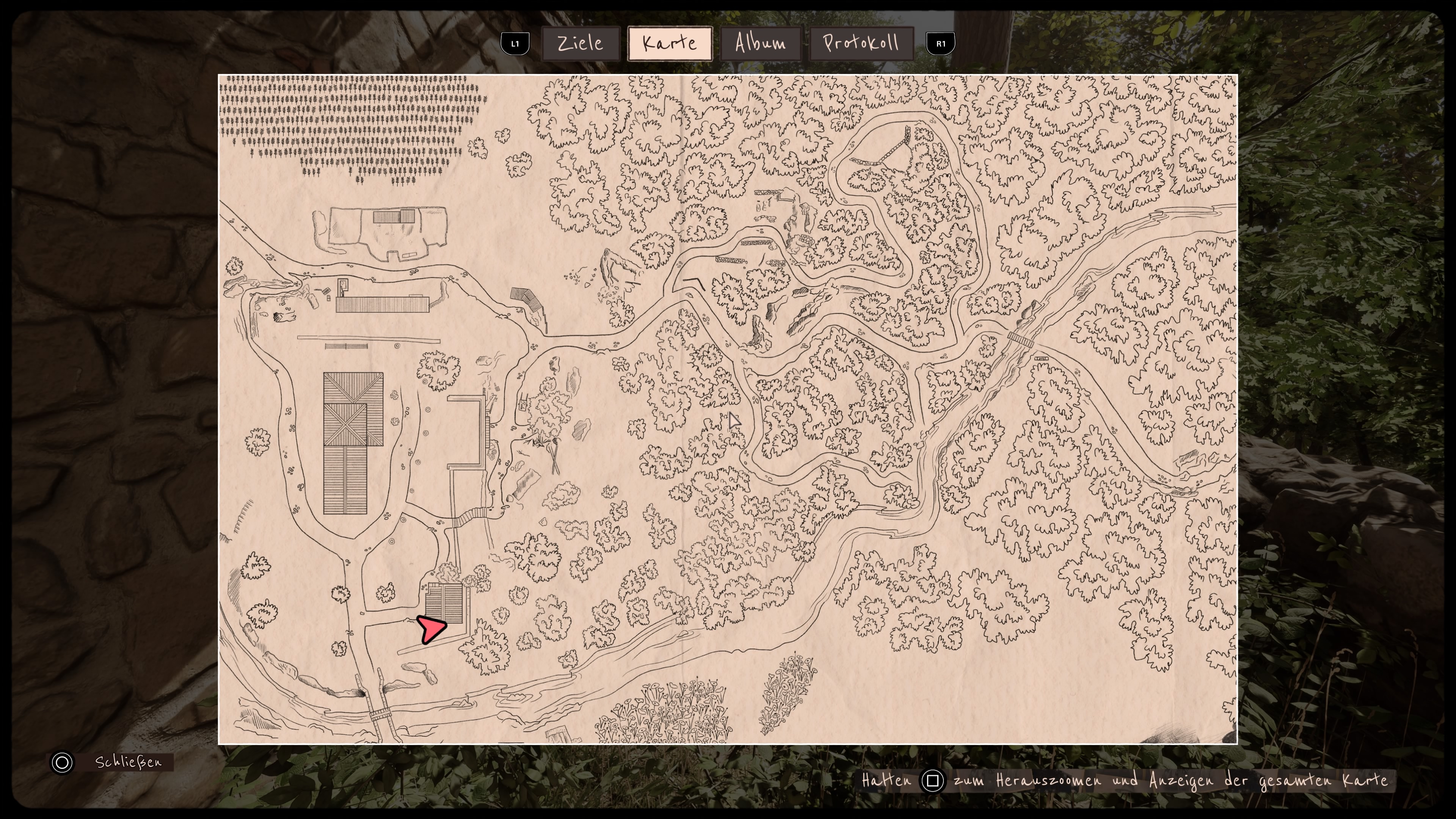Open the Album tab
Image resolution: width=1456 pixels, height=819 pixels.
pyautogui.click(x=760, y=44)
